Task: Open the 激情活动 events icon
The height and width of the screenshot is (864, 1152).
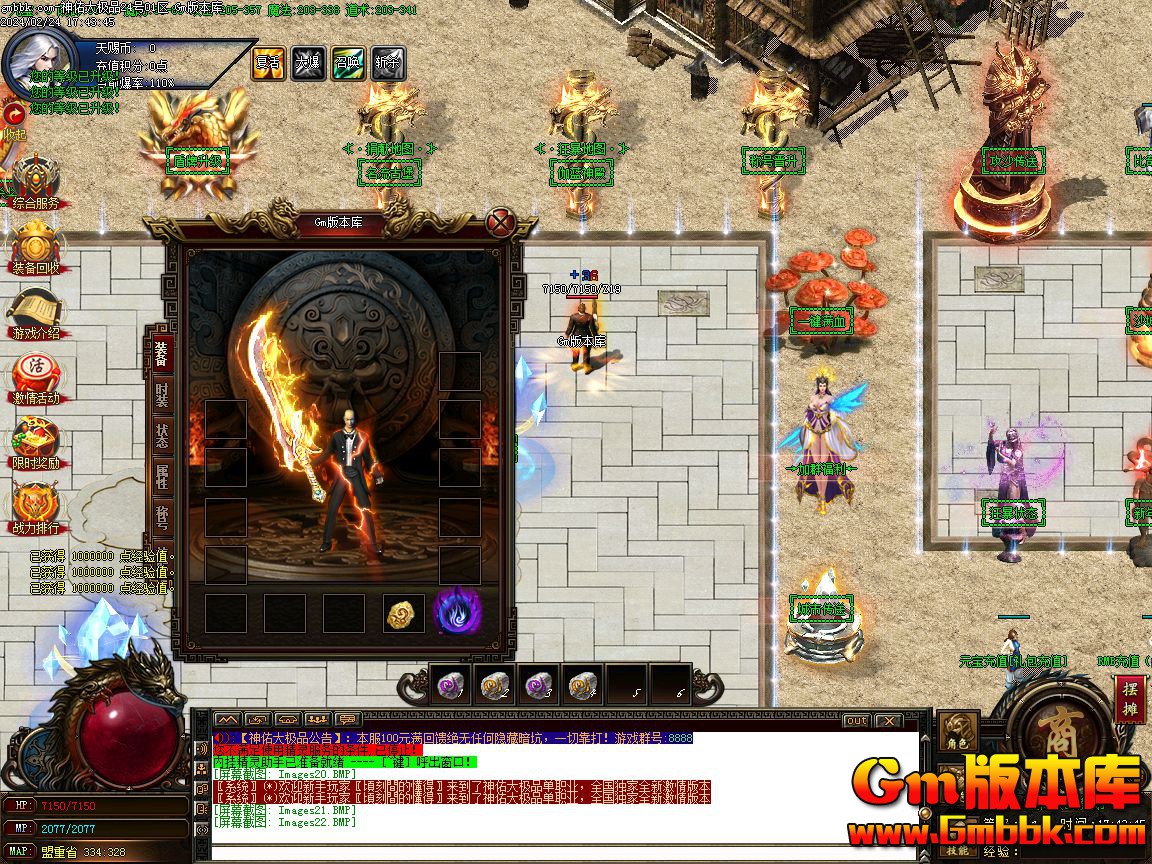Action: 35,380
